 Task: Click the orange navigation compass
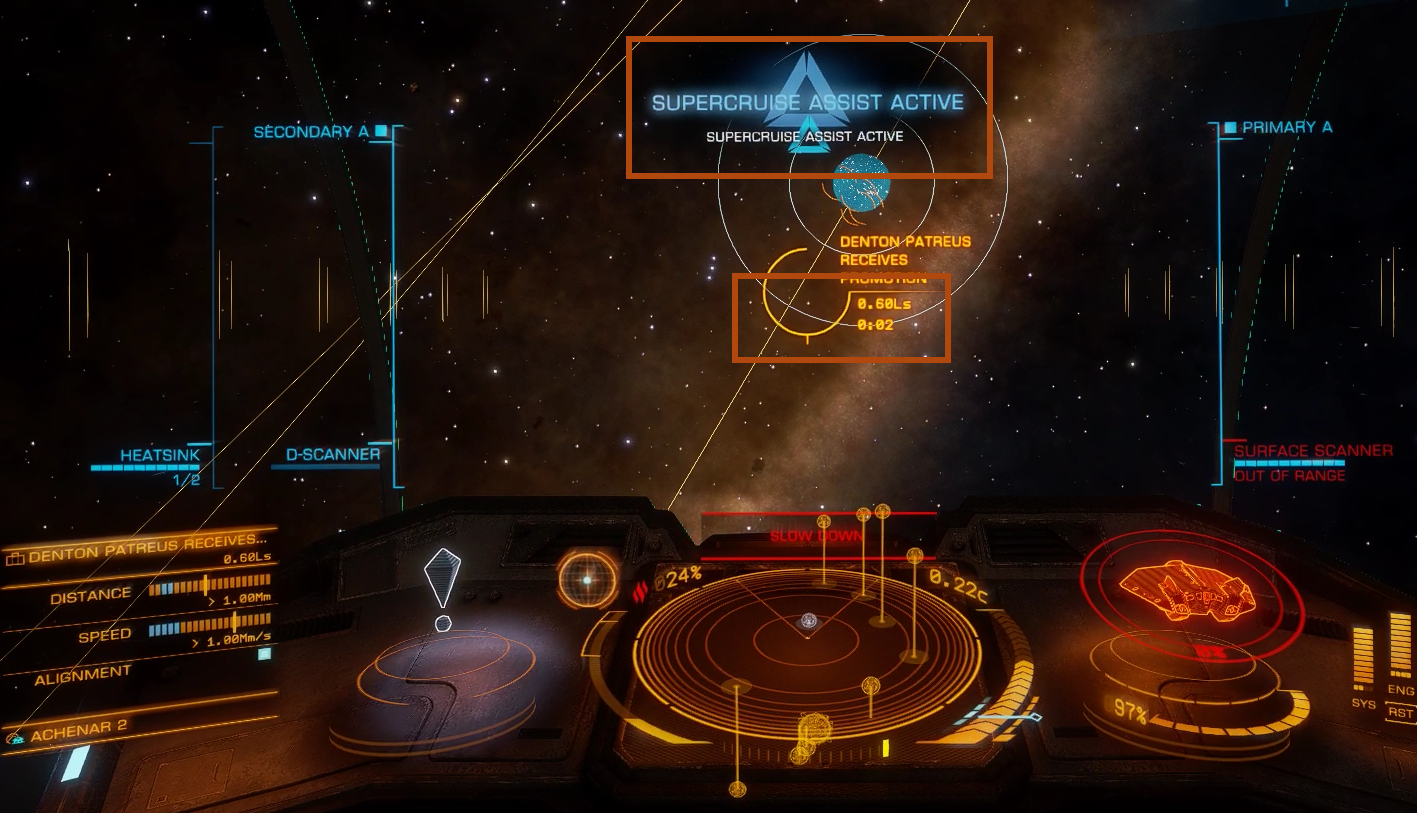[587, 579]
